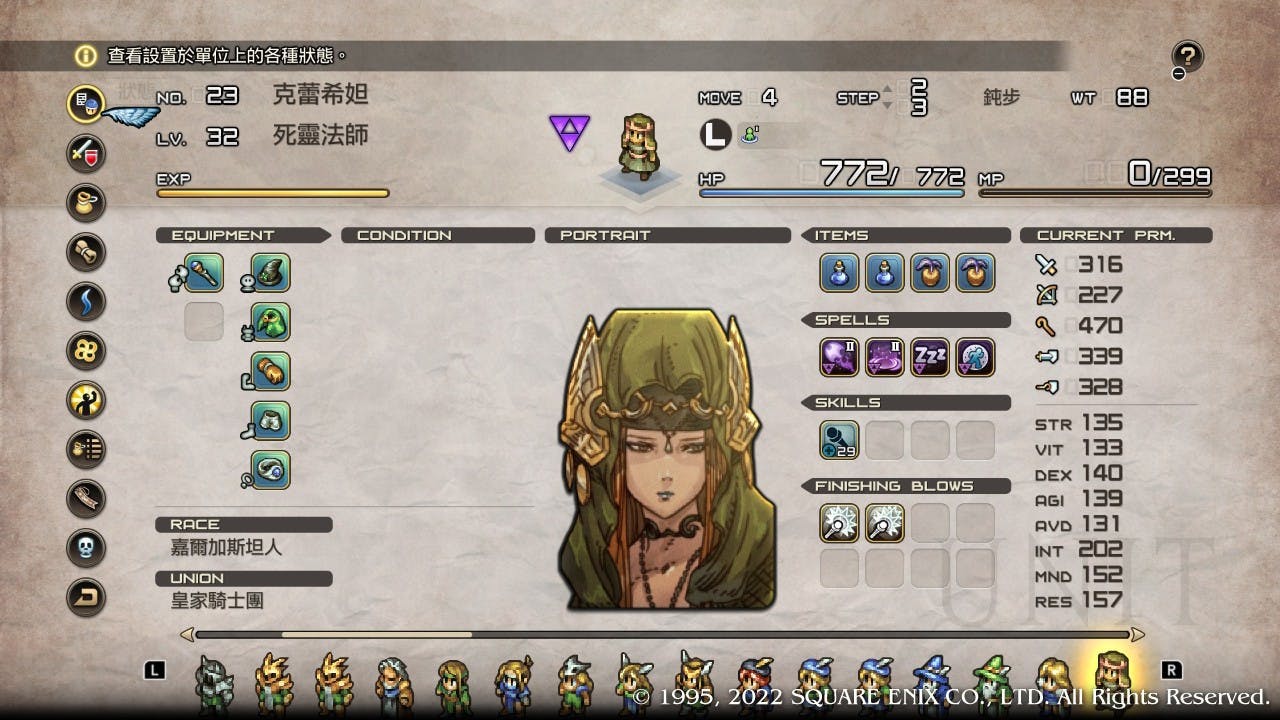Image resolution: width=1280 pixels, height=720 pixels.
Task: Choose the scroll sidebar icon
Action: (86, 252)
